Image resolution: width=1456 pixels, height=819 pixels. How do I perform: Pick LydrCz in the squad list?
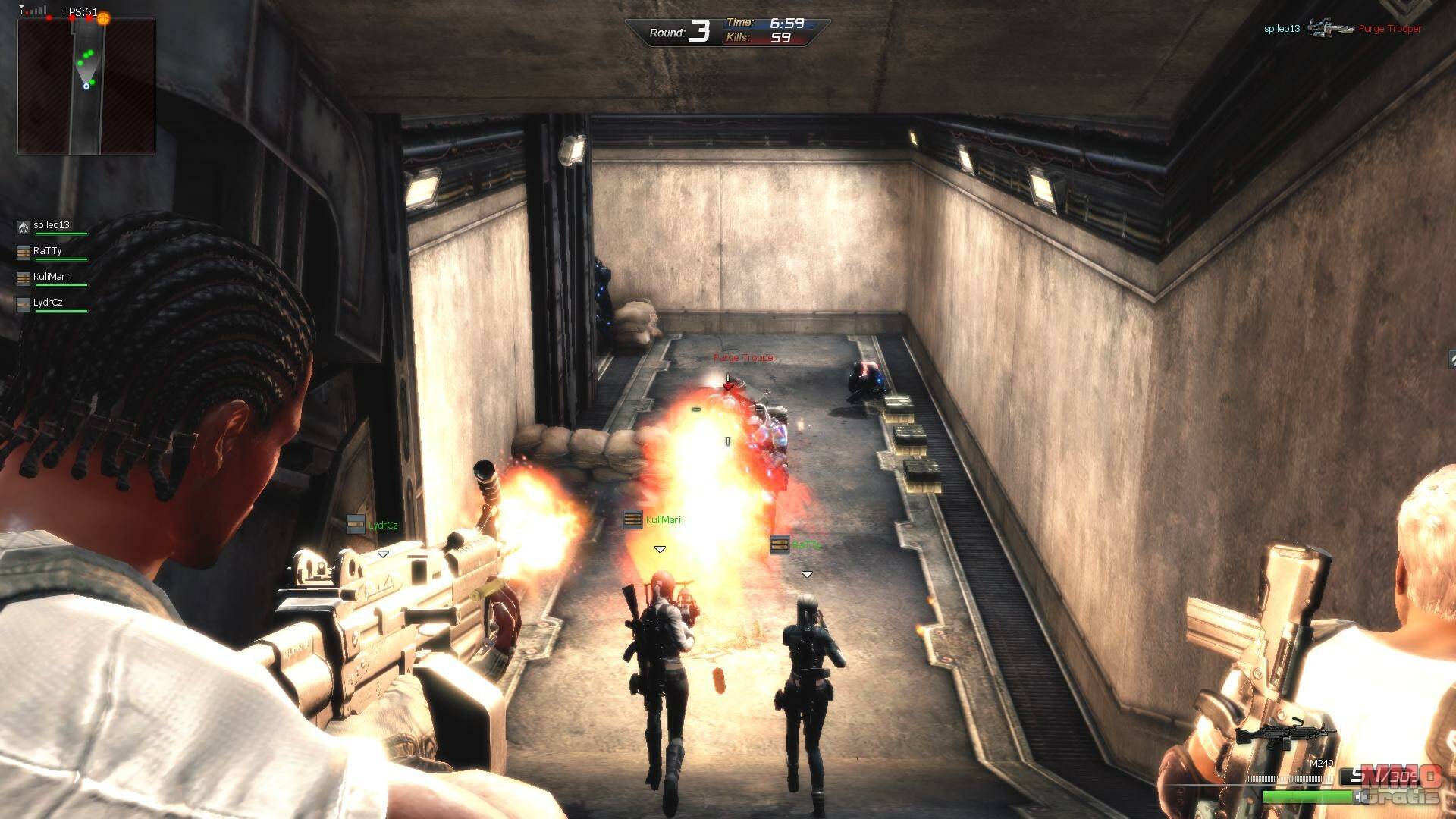[48, 303]
